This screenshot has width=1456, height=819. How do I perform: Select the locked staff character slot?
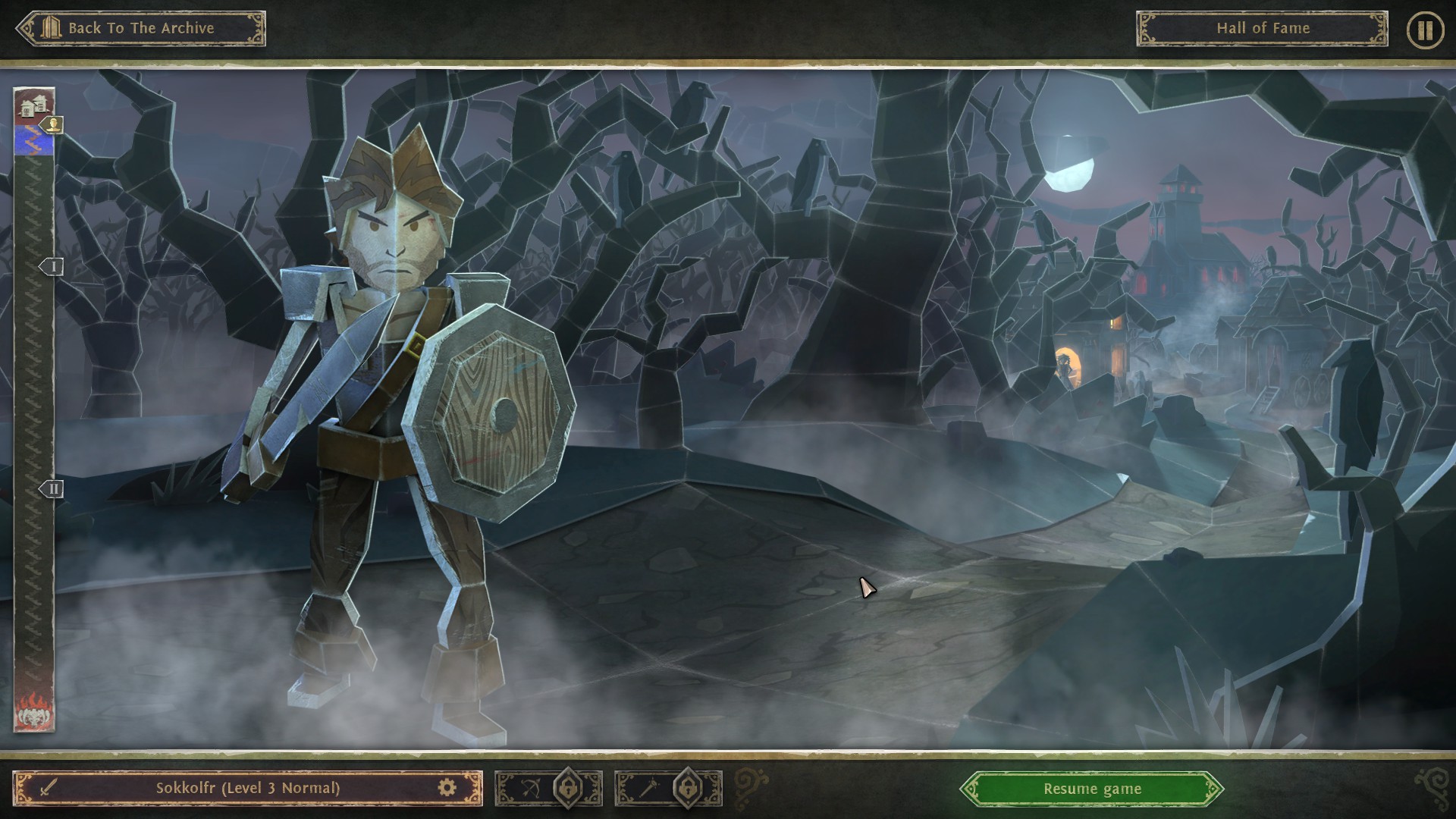point(668,789)
